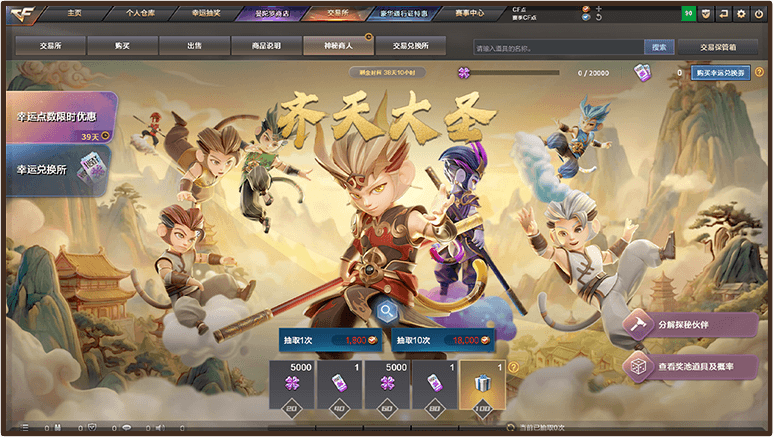View 查看奖池道具及概率 prize pool odds
The height and width of the screenshot is (437, 773).
(691, 367)
